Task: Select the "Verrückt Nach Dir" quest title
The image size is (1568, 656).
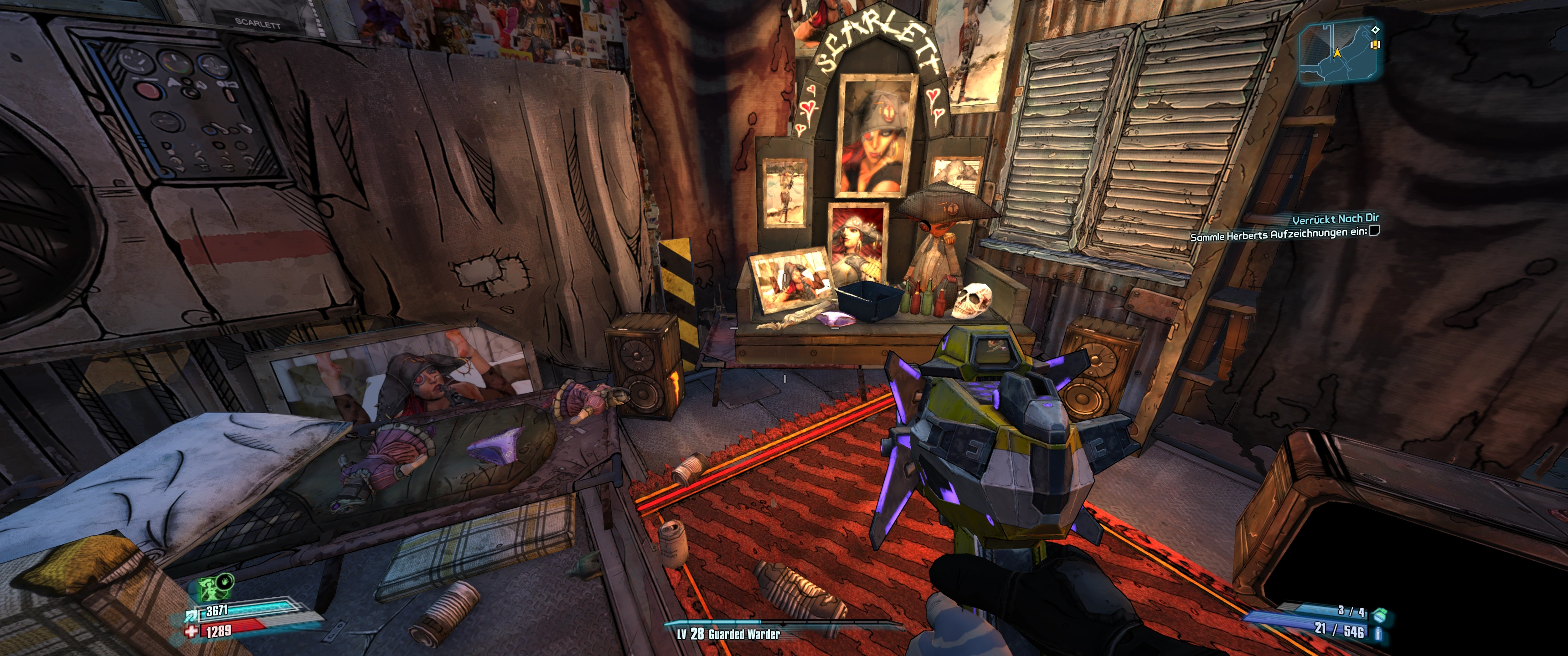Action: point(1335,219)
